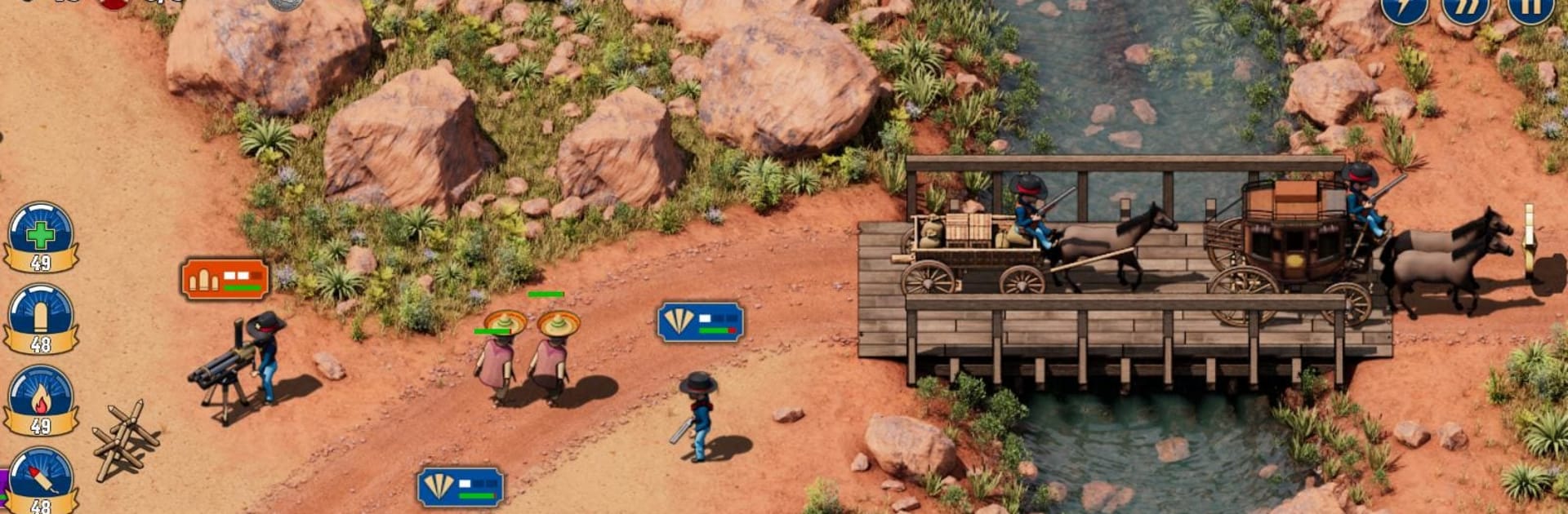Viewport: 1568px width, 514px height.
Task: Pause the game
Action: pyautogui.click(x=1529, y=8)
